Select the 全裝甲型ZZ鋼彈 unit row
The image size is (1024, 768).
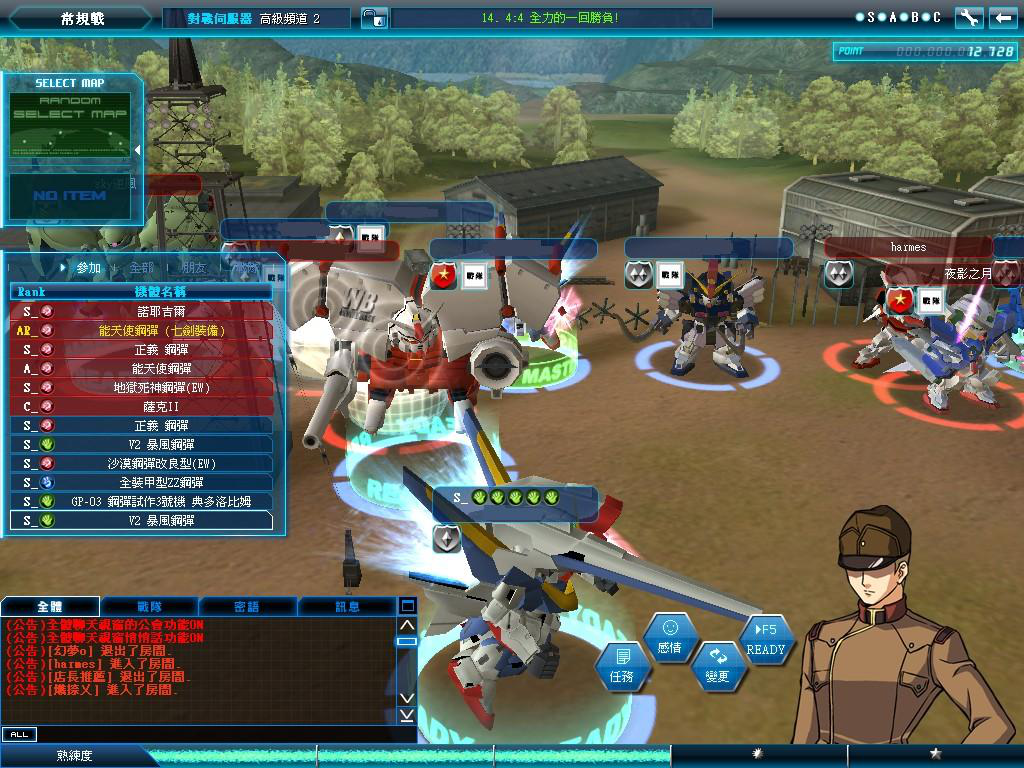click(x=141, y=482)
